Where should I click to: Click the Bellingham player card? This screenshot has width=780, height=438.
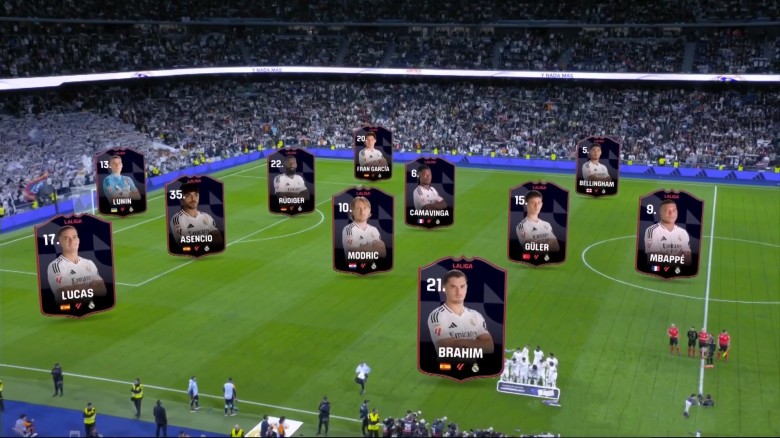597,166
